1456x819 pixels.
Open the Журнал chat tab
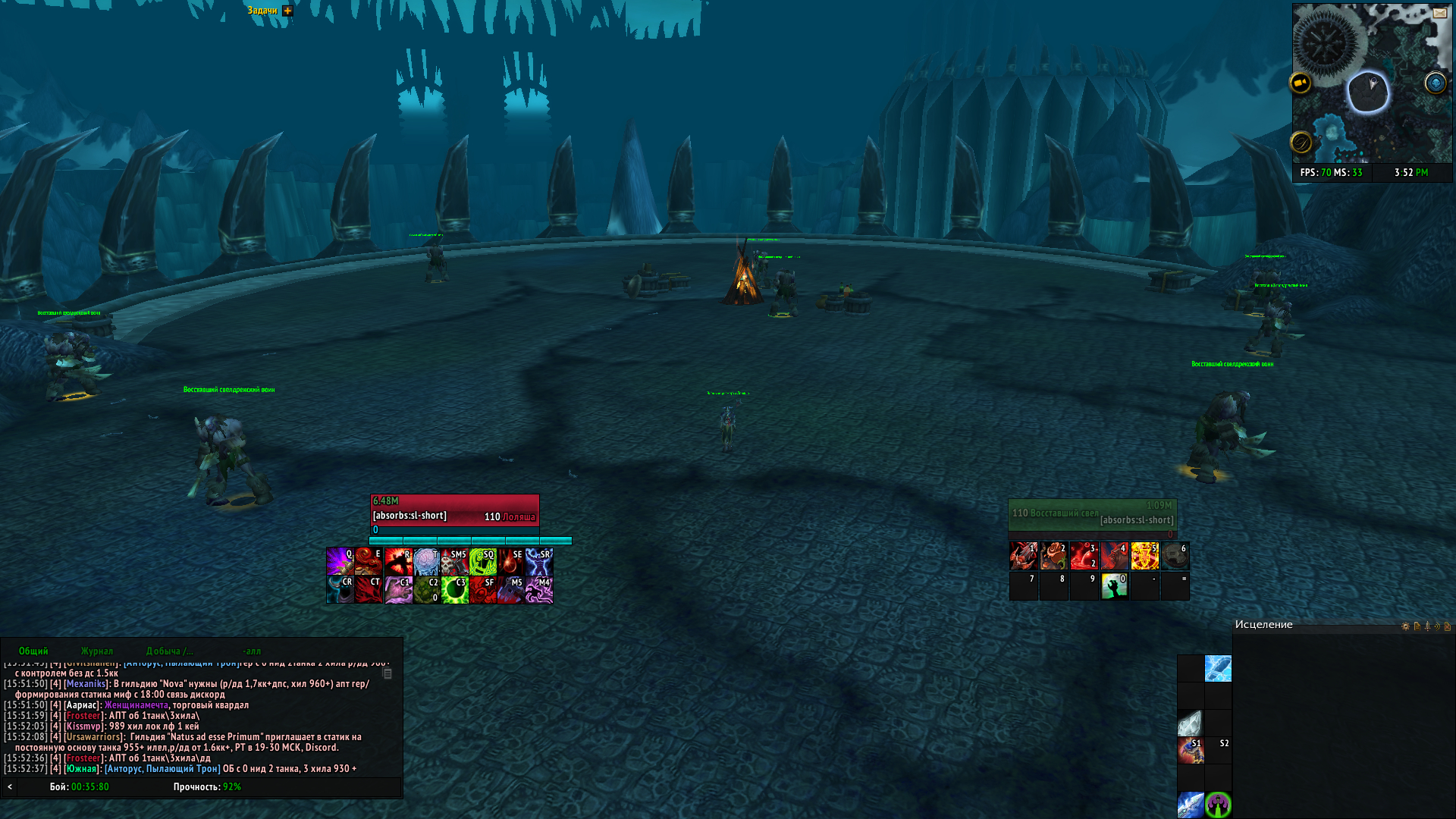(x=97, y=651)
